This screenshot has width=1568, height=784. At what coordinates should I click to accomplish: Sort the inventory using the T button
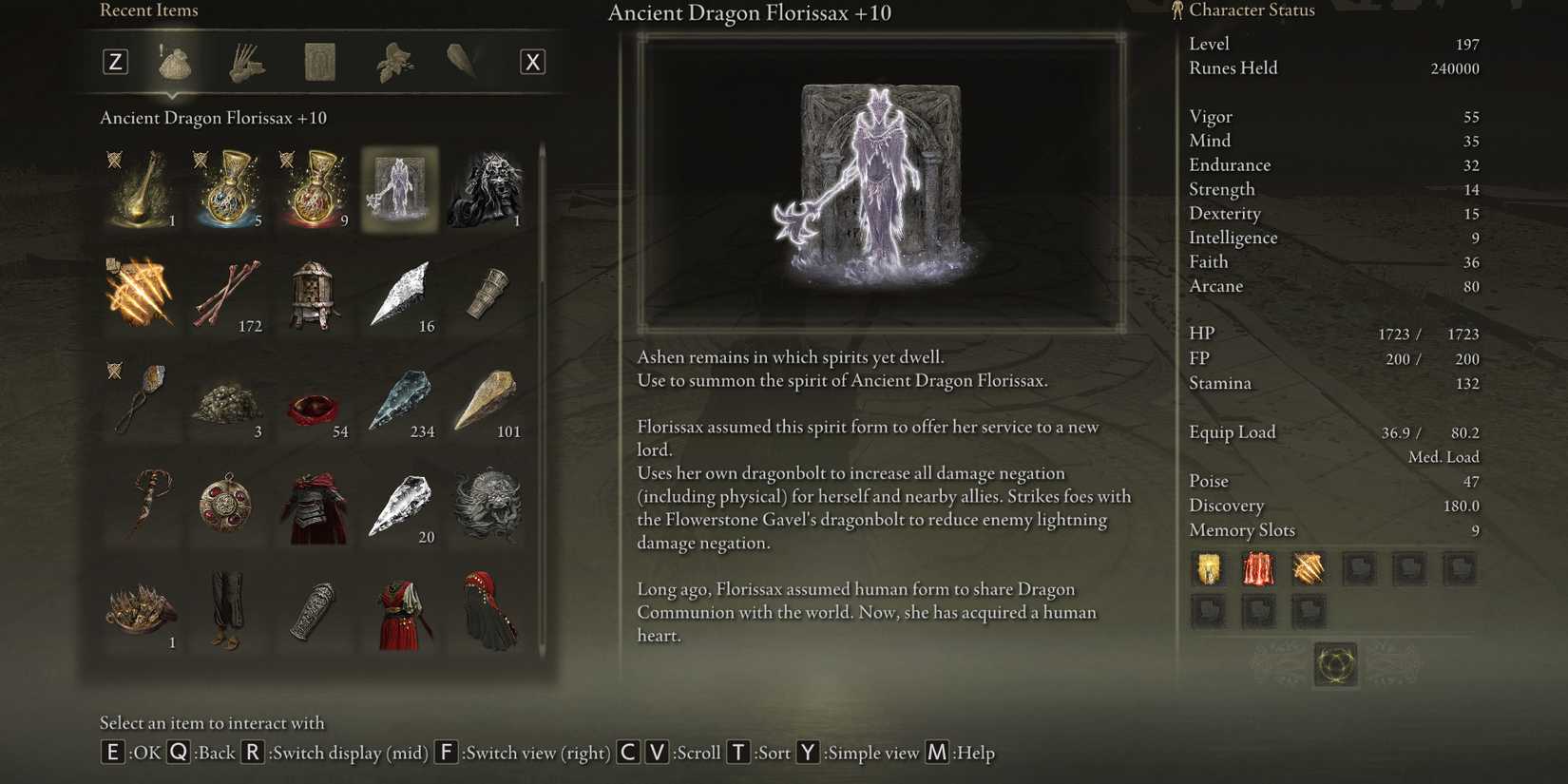[x=737, y=752]
